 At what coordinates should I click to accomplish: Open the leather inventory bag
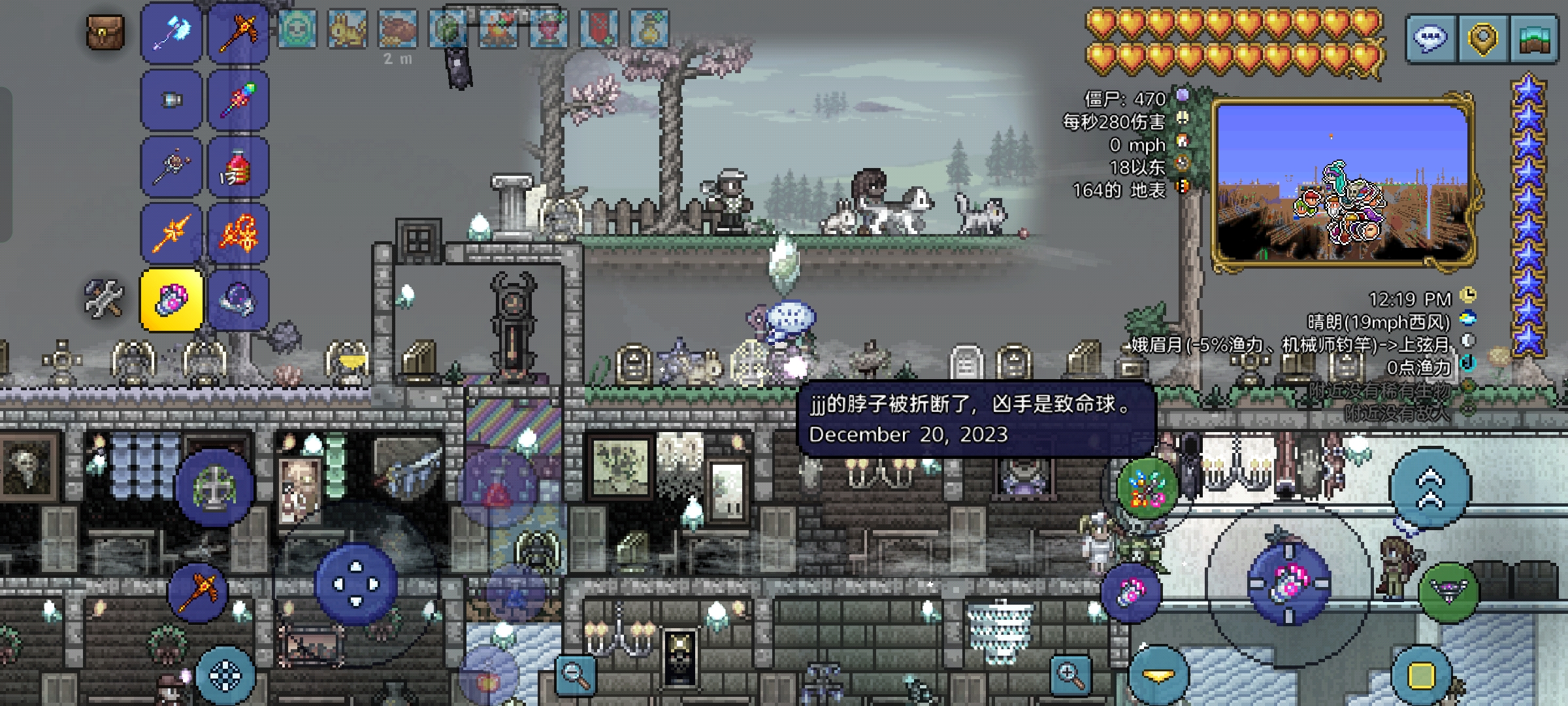(x=105, y=31)
